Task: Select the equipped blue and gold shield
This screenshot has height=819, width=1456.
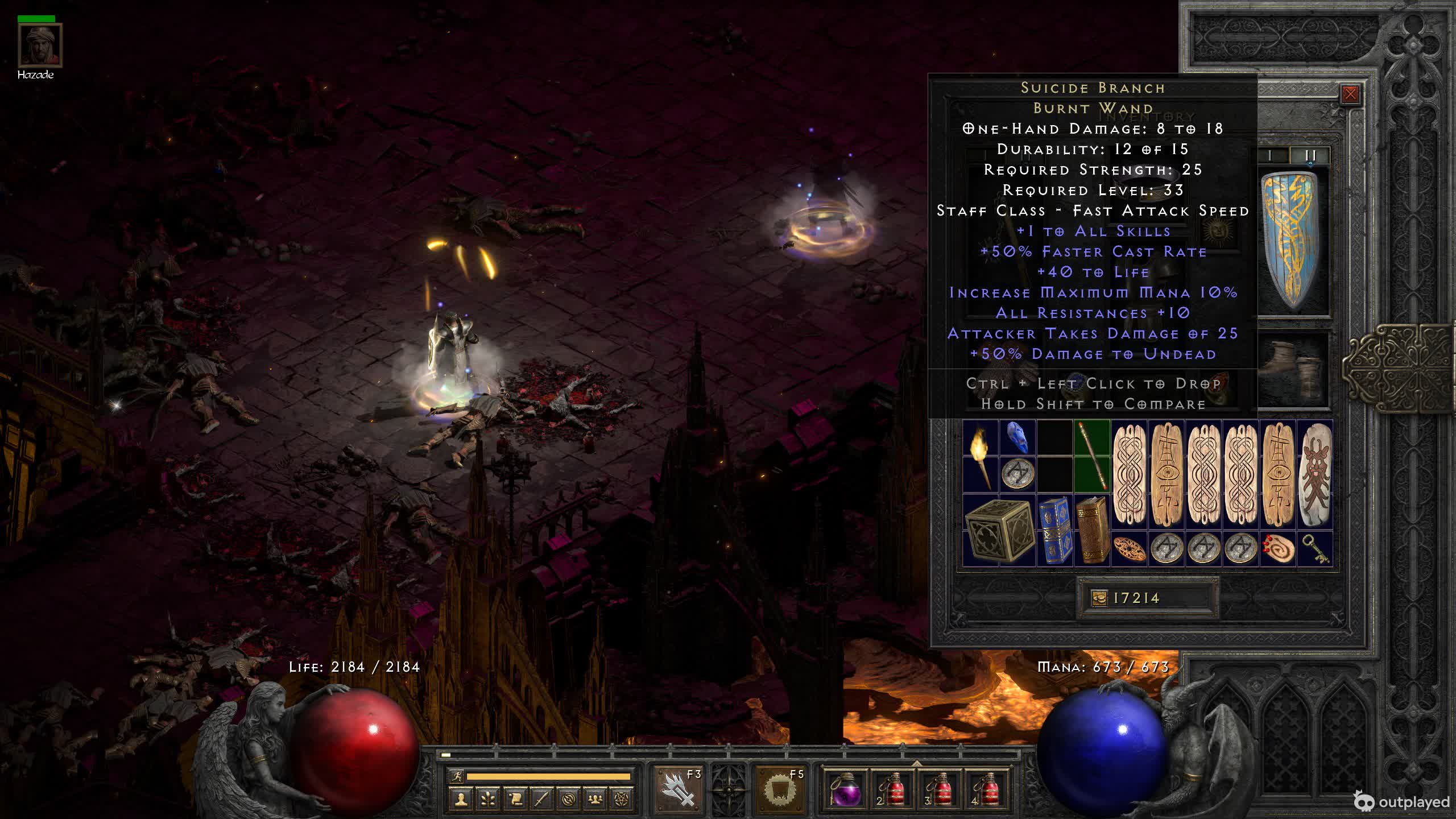Action: click(x=1293, y=241)
